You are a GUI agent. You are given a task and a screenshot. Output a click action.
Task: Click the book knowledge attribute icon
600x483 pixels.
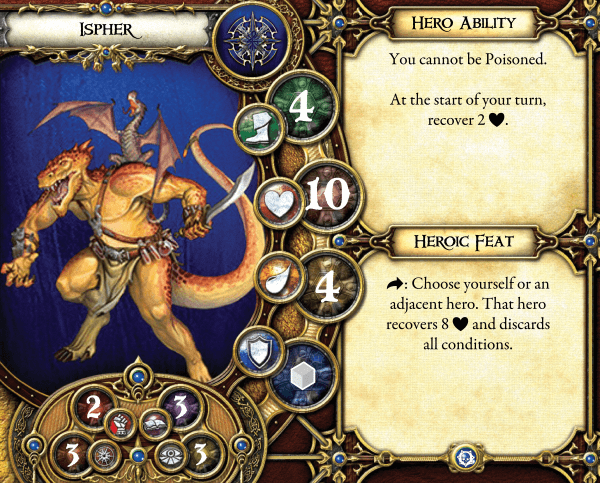tap(155, 423)
